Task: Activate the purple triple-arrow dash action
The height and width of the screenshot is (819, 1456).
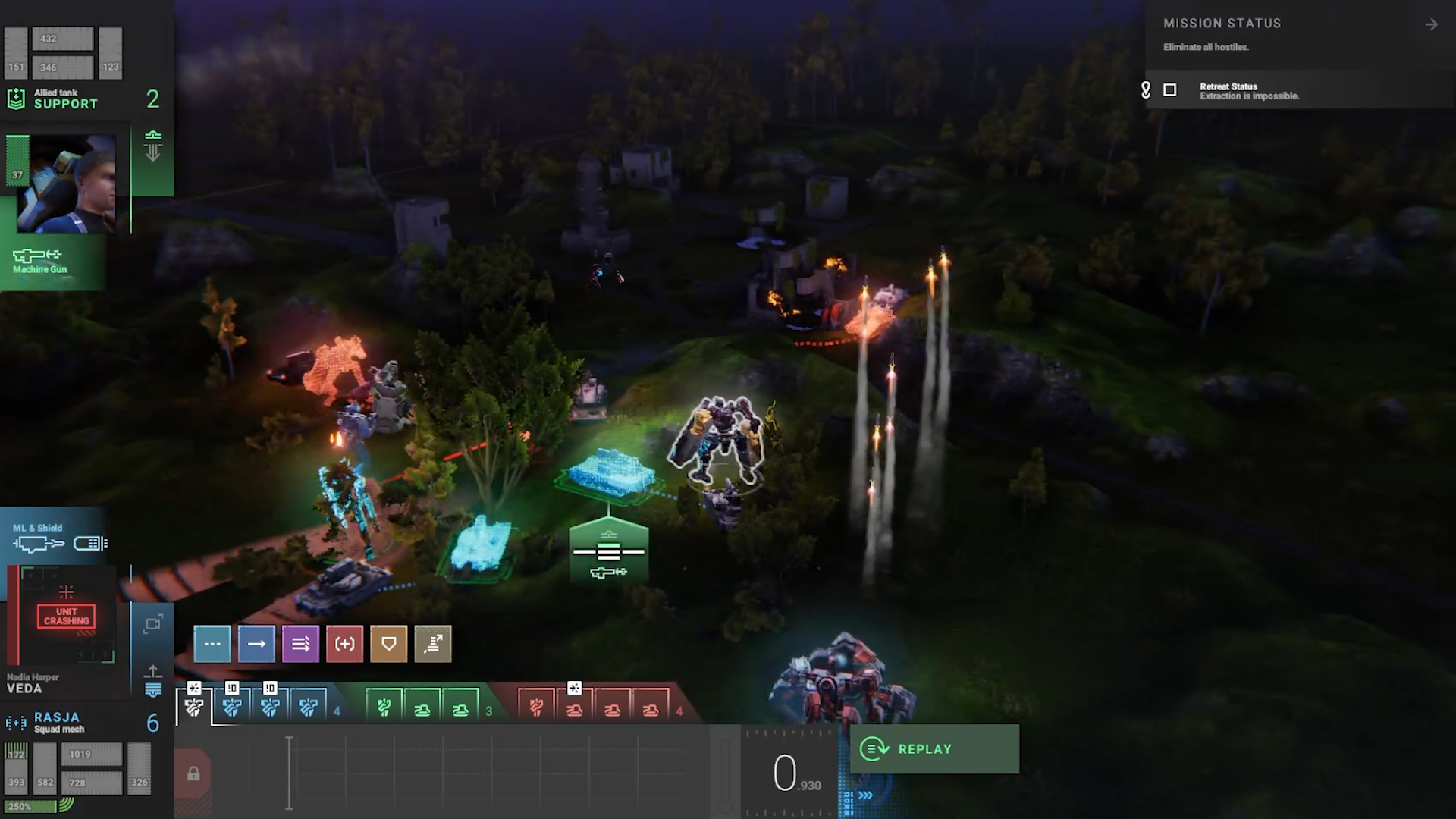Action: [300, 644]
